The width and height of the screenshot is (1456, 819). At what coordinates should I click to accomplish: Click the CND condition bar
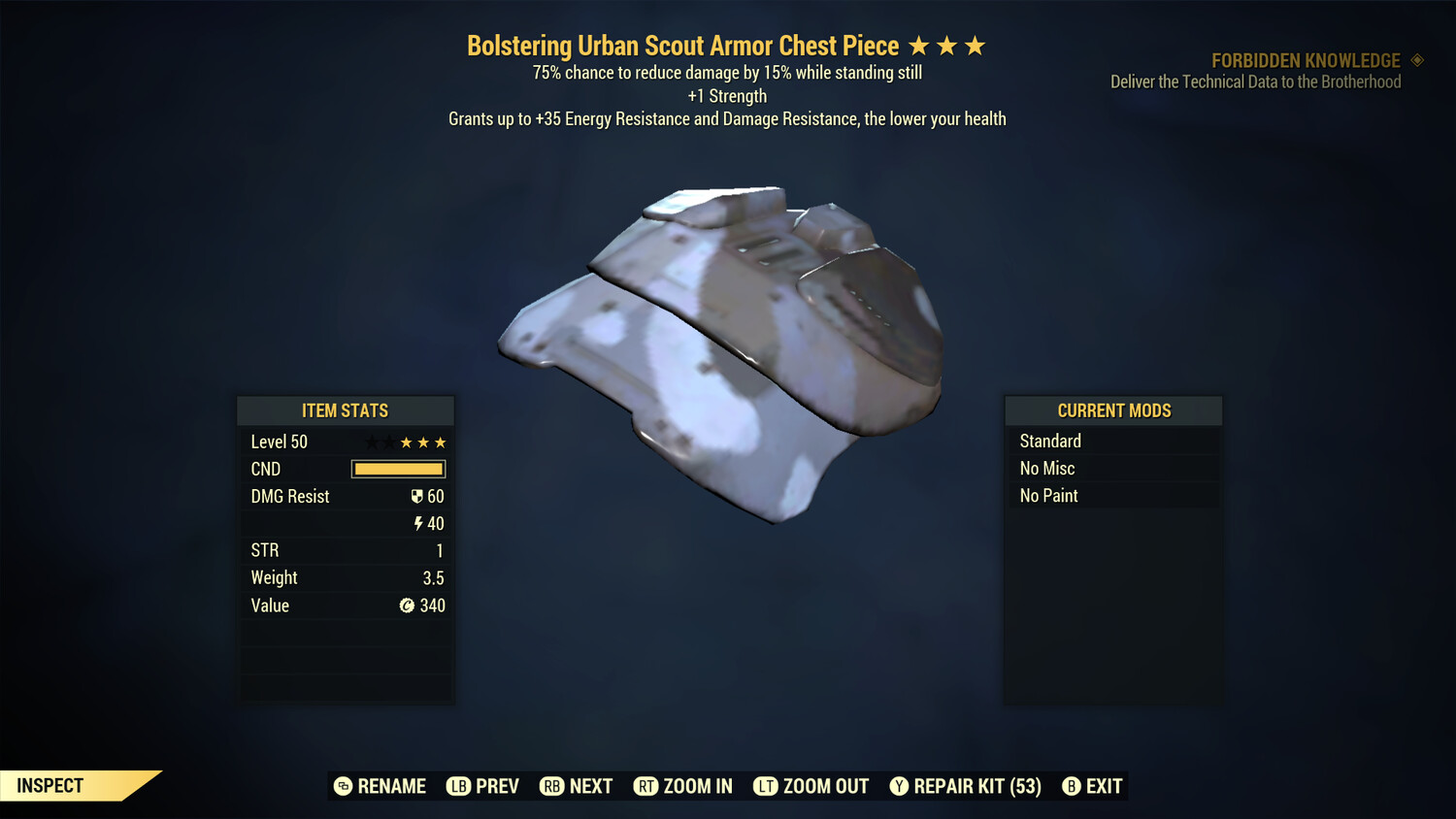(398, 469)
